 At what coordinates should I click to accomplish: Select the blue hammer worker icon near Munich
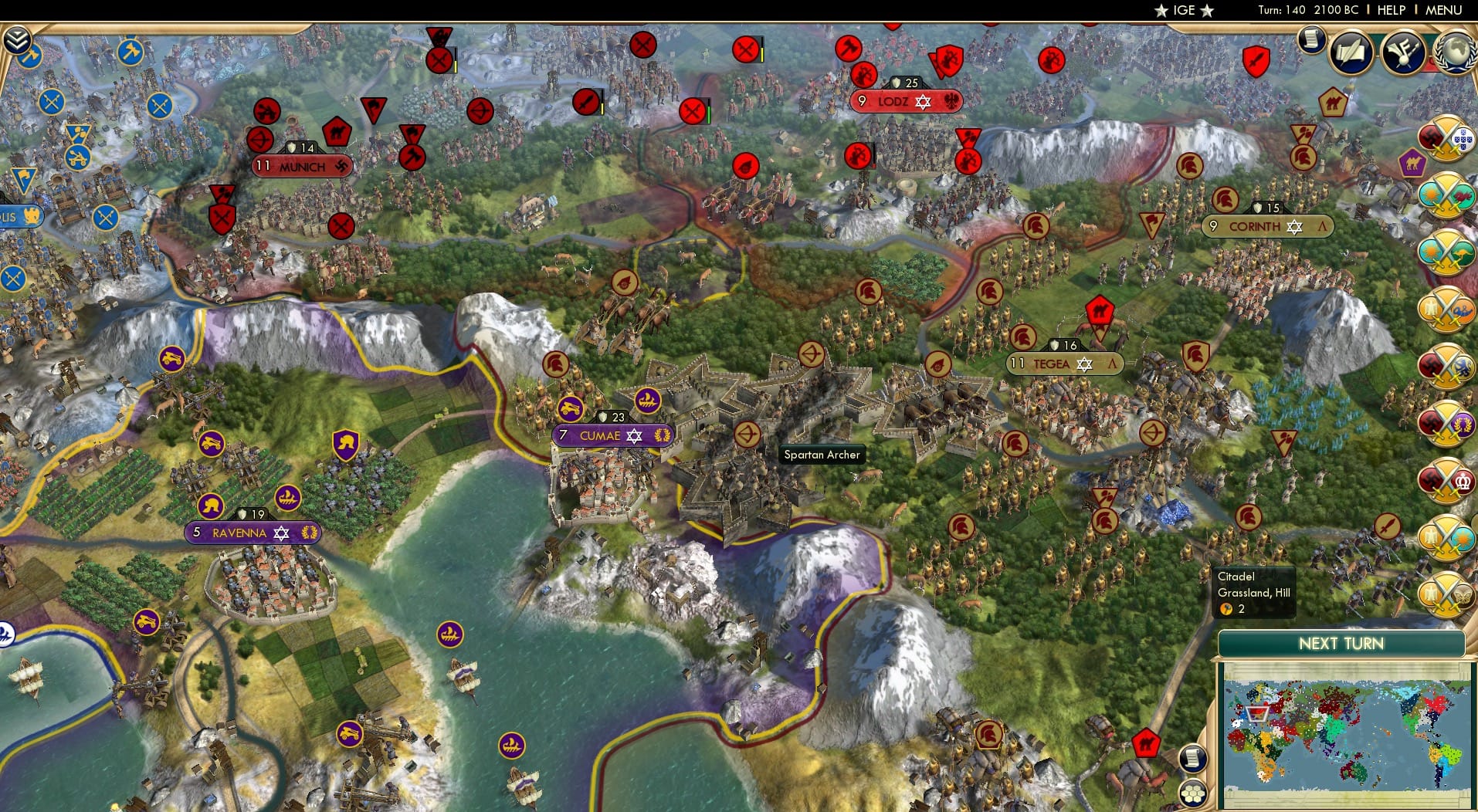(x=130, y=52)
